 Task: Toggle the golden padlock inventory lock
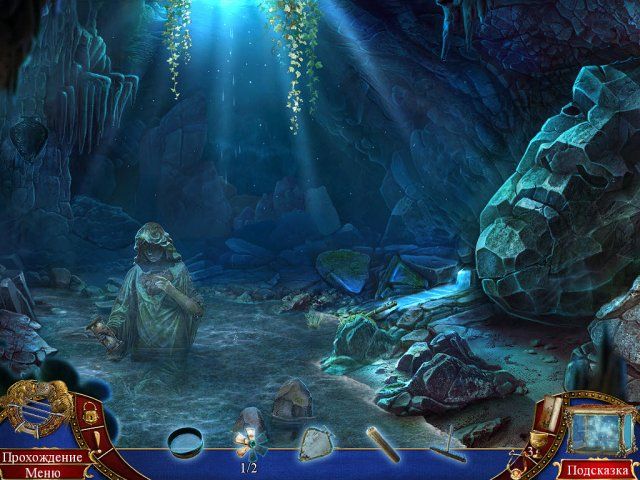pos(88,413)
